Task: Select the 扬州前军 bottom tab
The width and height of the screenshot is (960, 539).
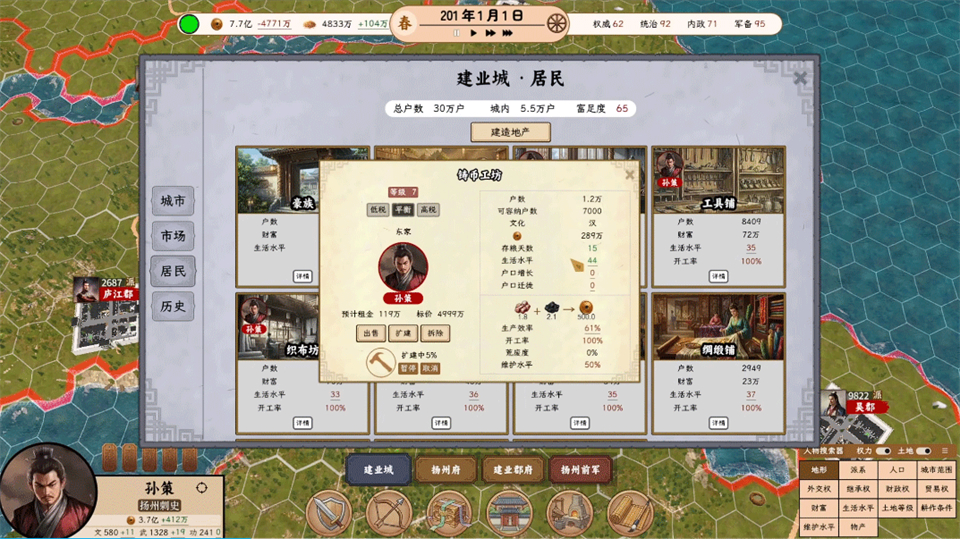Action: [x=582, y=469]
